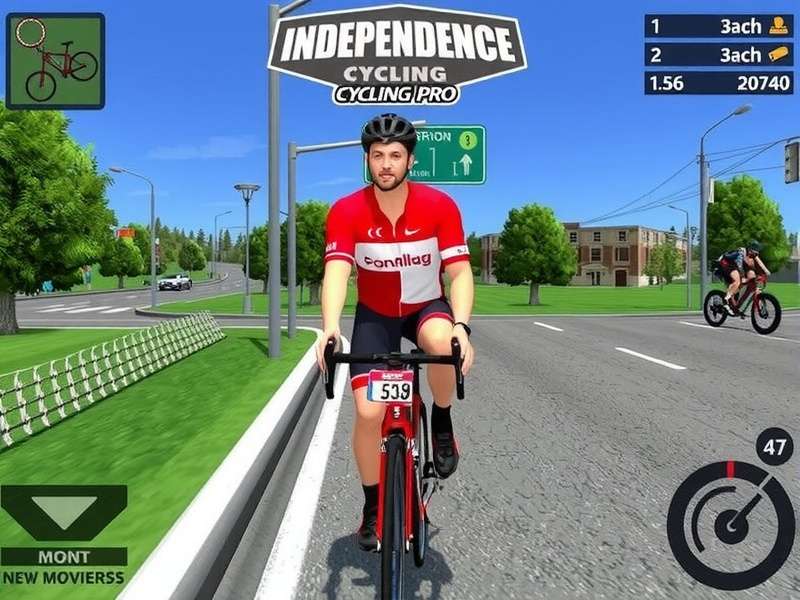Select the first-place leaderboard row
This screenshot has height=600, width=800.
(718, 26)
